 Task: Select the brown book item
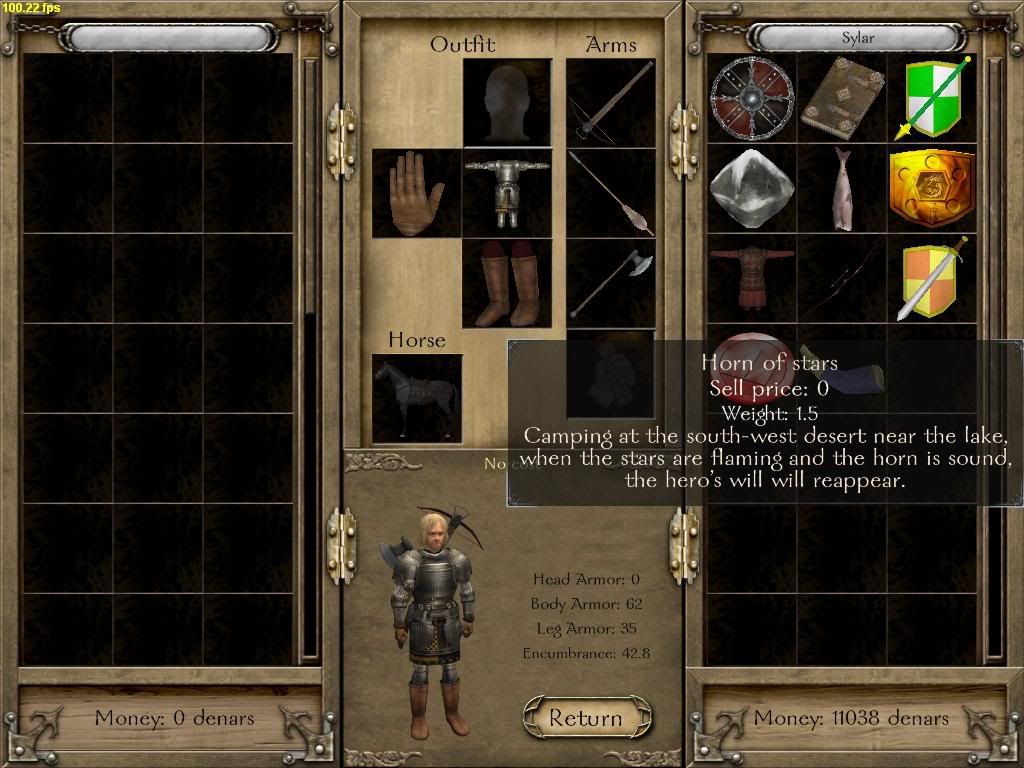[841, 97]
